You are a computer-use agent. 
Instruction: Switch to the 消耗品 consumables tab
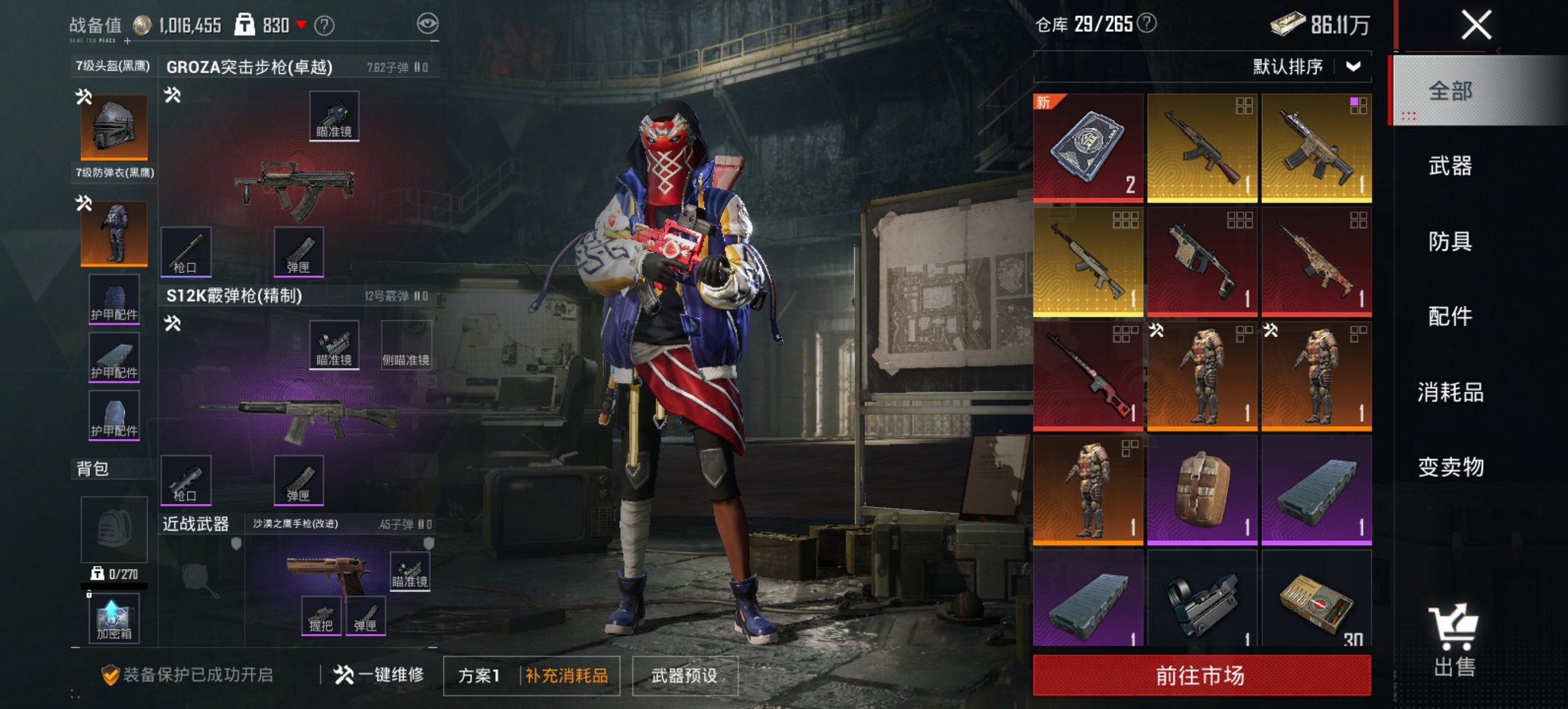[x=1448, y=390]
